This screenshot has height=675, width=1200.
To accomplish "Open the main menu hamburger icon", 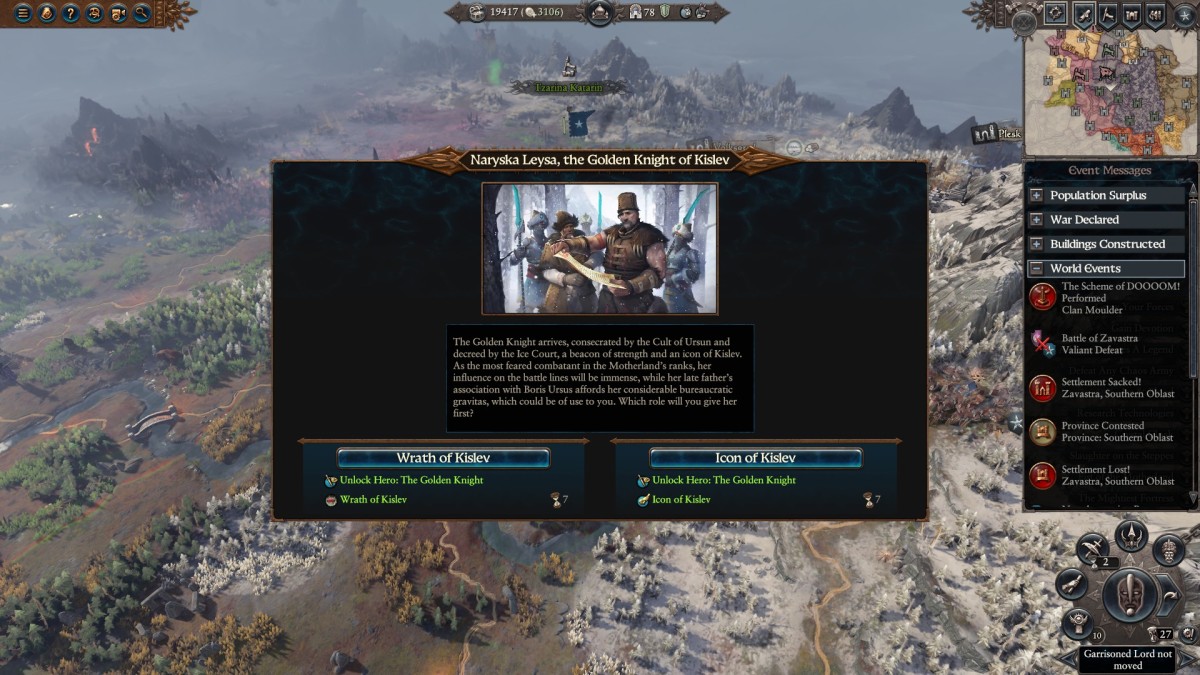I will tap(22, 13).
